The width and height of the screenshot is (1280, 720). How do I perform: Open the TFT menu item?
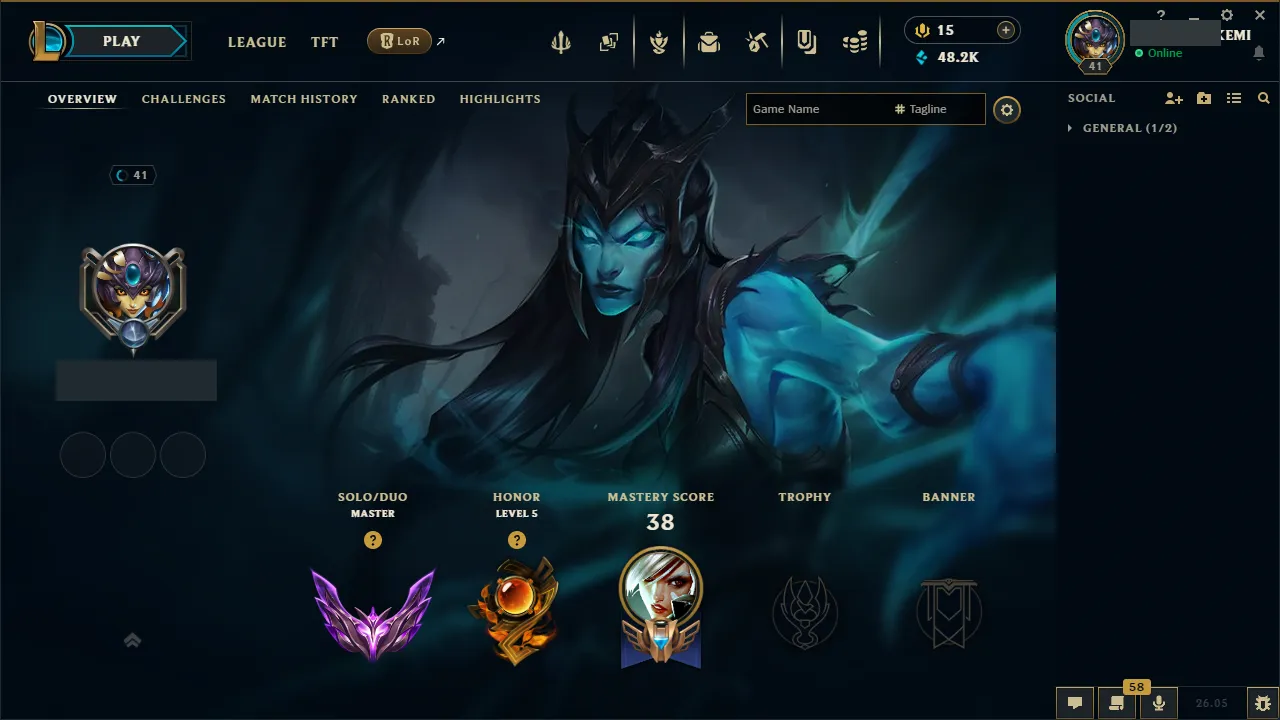pyautogui.click(x=324, y=42)
